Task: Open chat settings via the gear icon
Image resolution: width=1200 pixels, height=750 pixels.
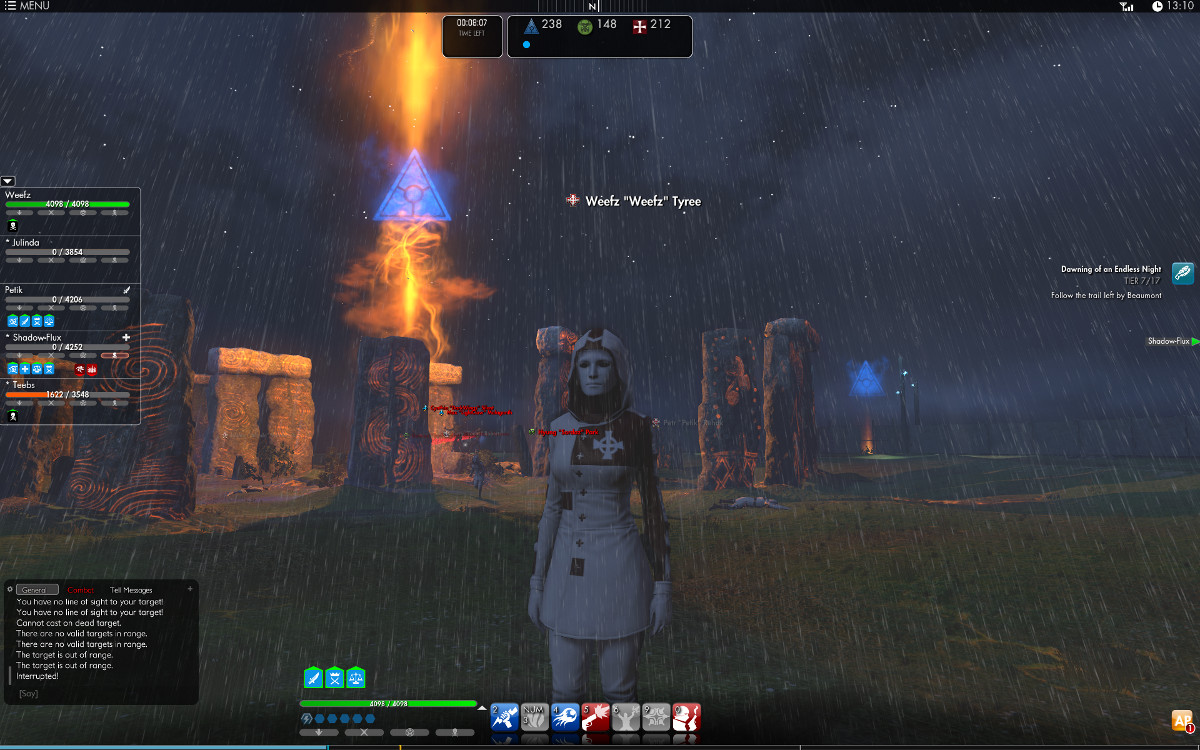Action: pyautogui.click(x=10, y=589)
